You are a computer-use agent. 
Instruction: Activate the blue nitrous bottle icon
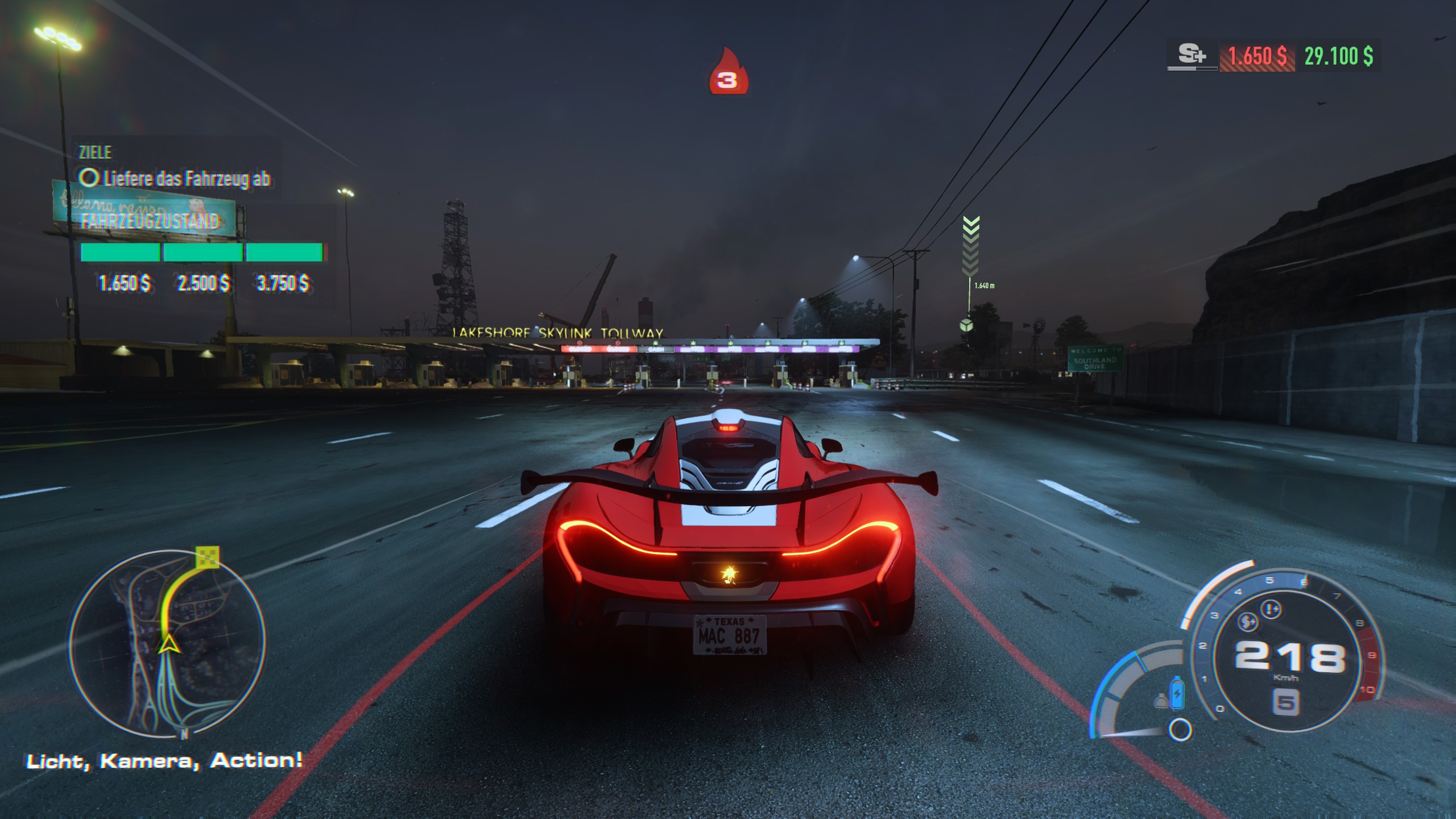(1176, 694)
